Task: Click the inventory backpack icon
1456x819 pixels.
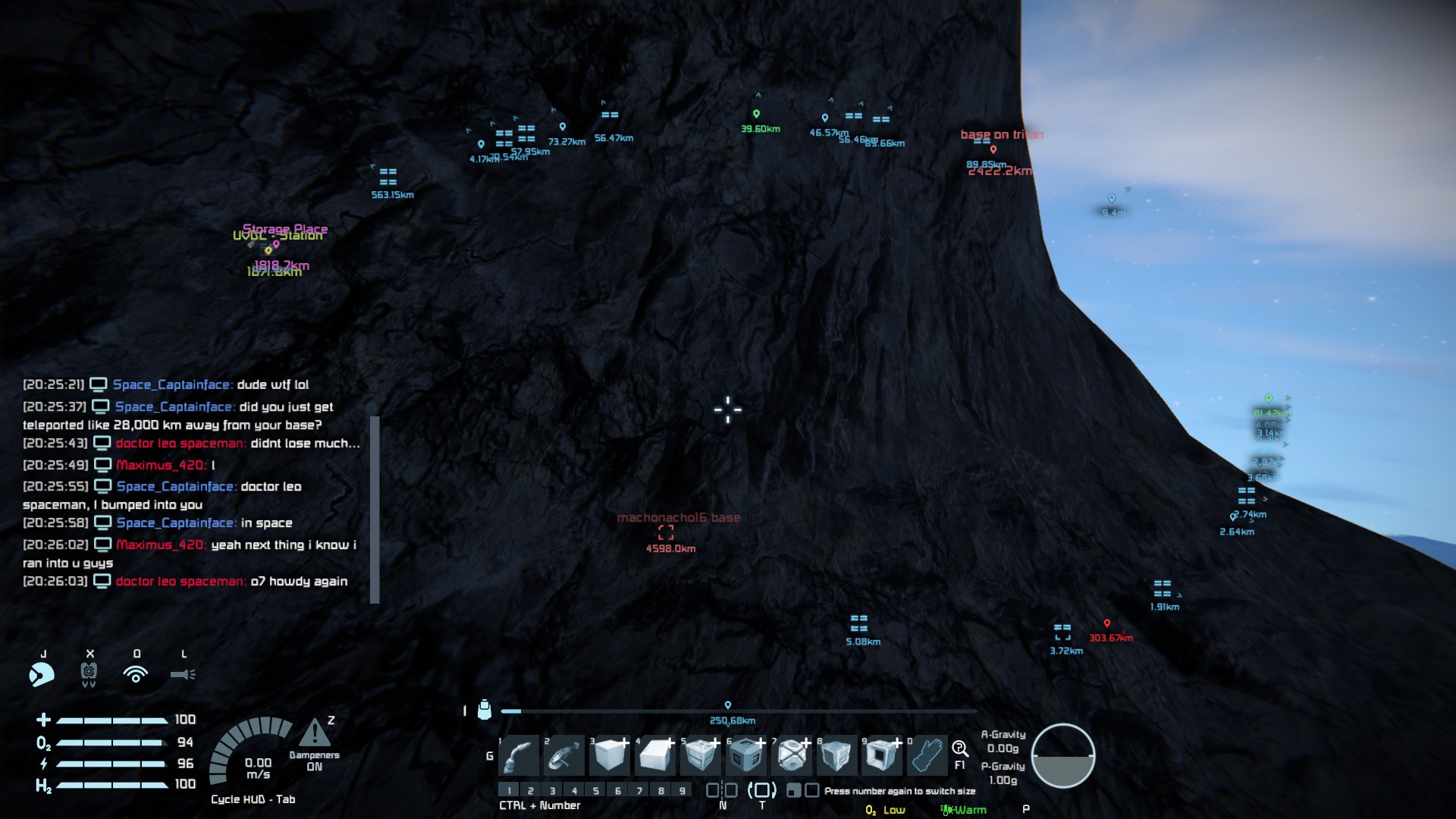Action: pos(485,711)
